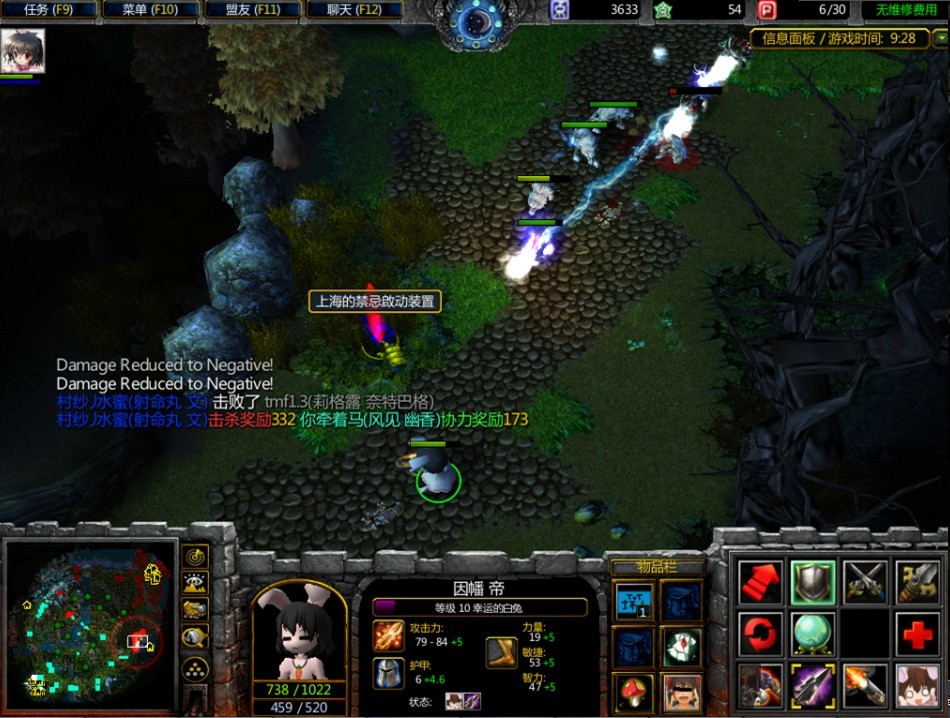
Task: Activate the red arrow command
Action: point(760,582)
